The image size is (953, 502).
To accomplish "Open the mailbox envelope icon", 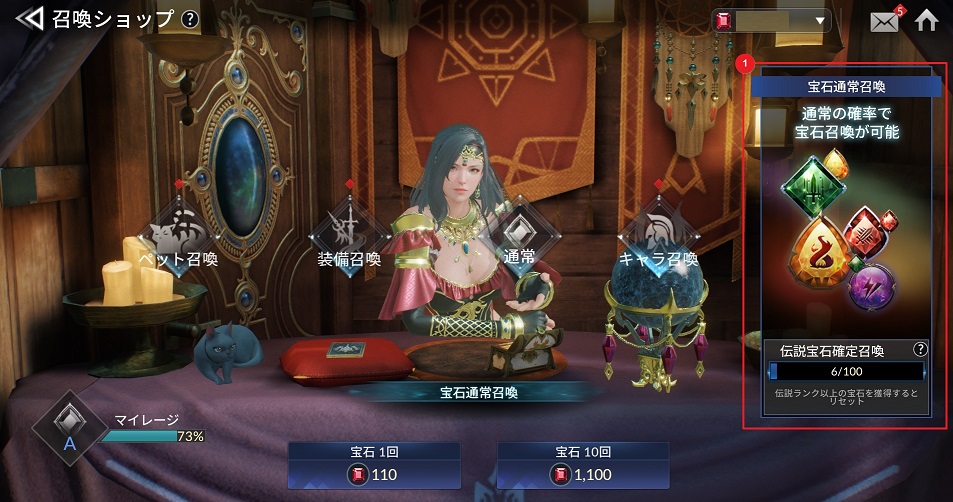I will coord(884,21).
